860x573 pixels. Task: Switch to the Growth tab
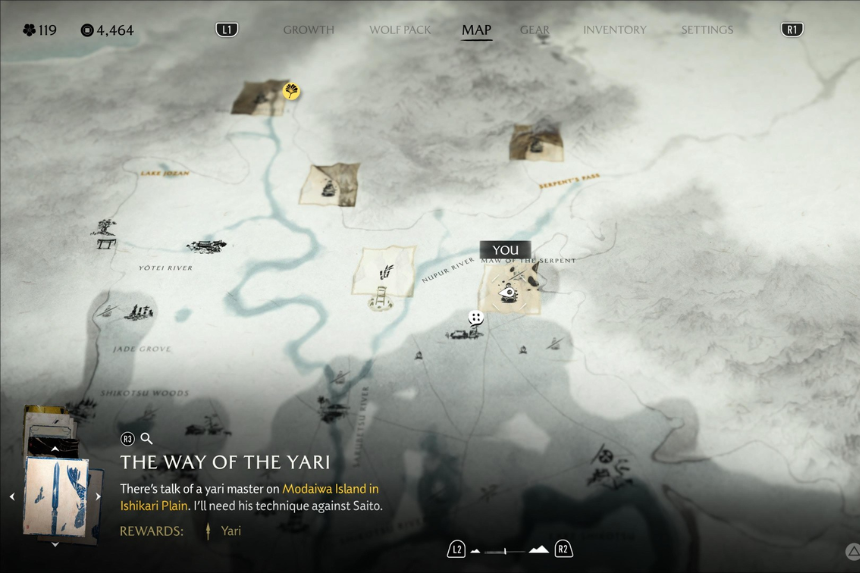pos(308,30)
